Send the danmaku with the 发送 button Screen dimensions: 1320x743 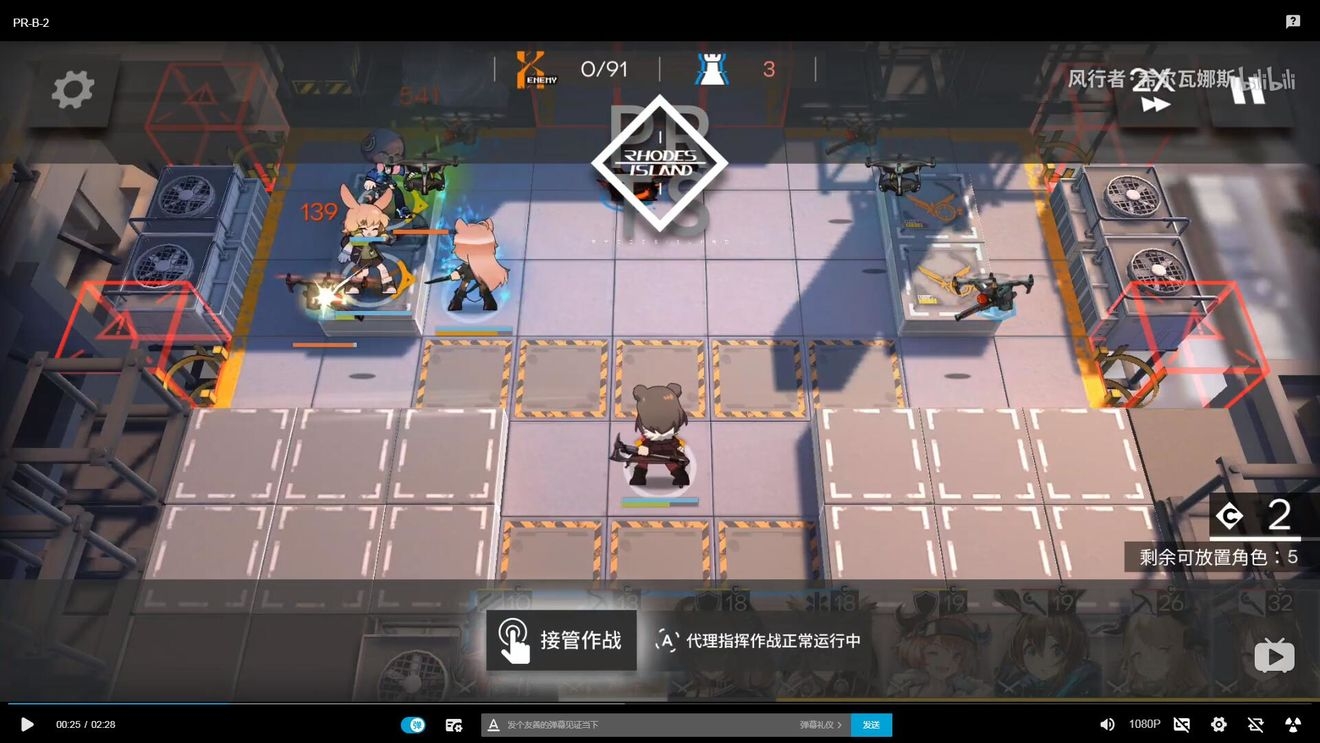click(x=871, y=724)
